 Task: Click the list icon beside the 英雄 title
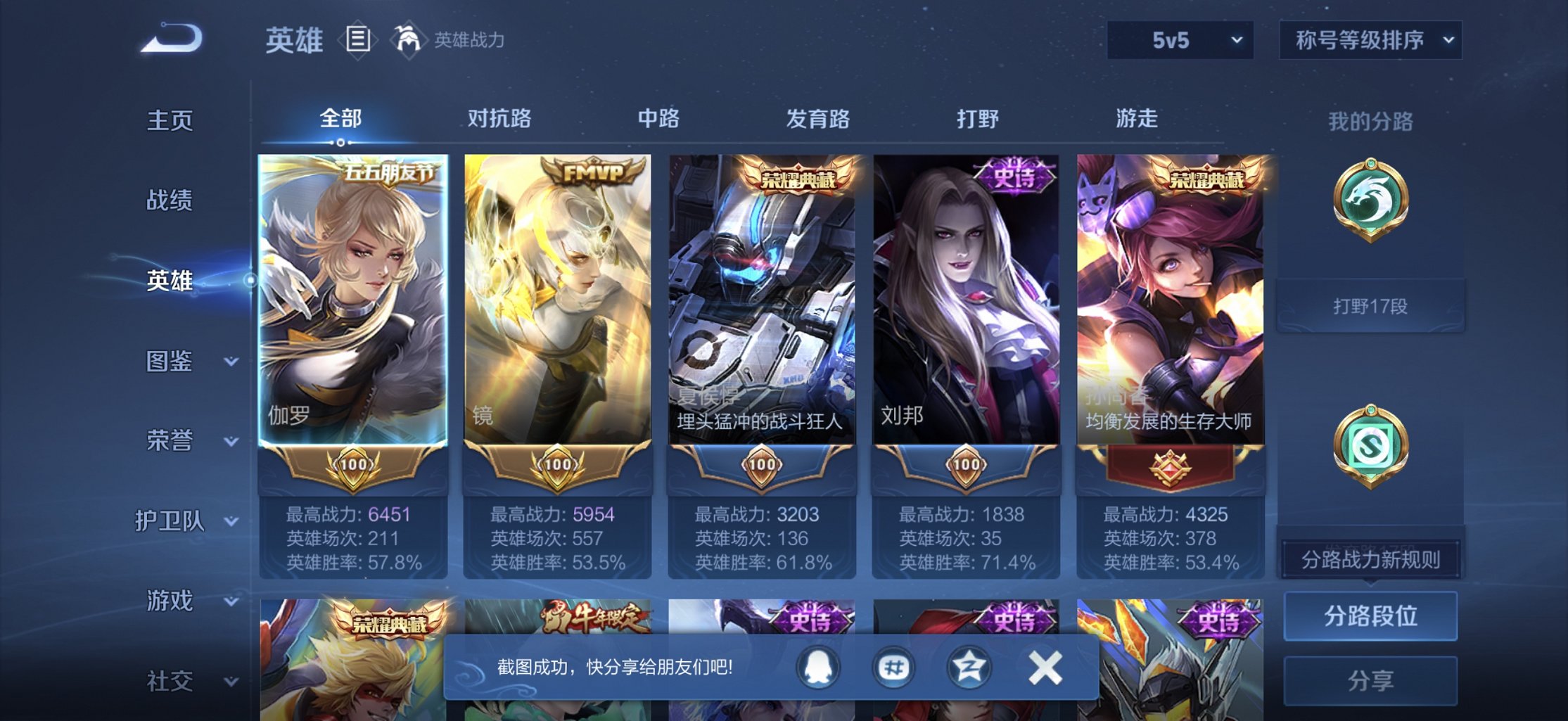(x=359, y=40)
